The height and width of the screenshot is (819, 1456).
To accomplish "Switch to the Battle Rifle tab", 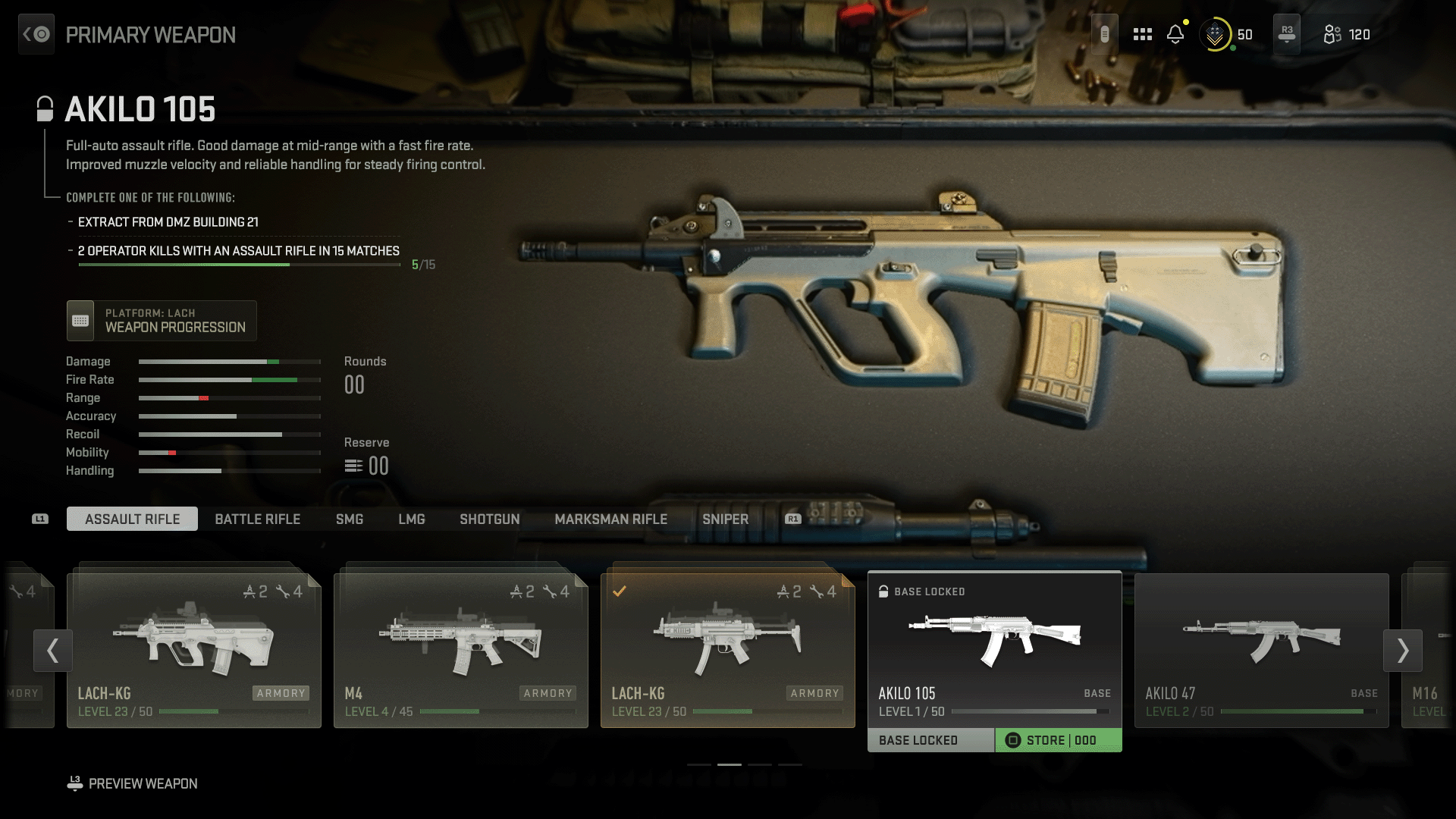I will tap(257, 519).
